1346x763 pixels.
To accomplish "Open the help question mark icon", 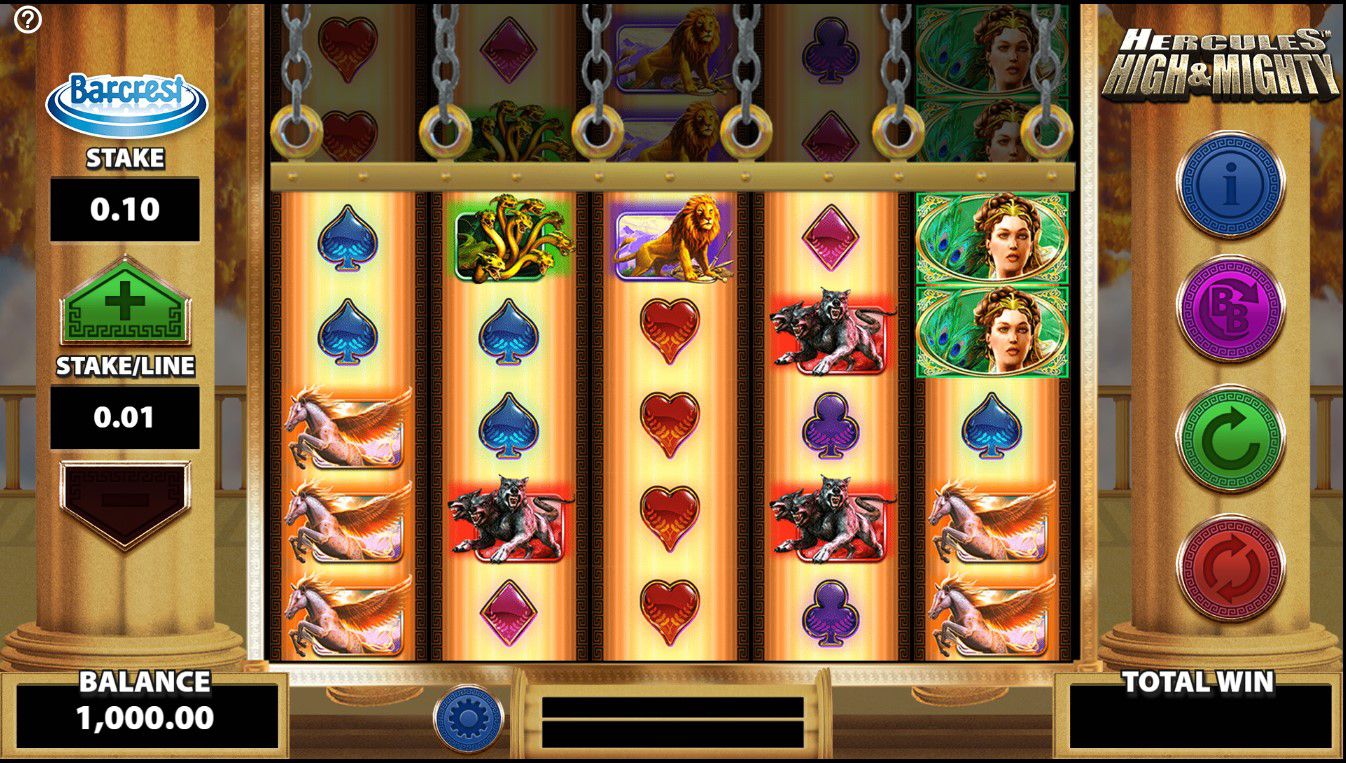I will 27,19.
